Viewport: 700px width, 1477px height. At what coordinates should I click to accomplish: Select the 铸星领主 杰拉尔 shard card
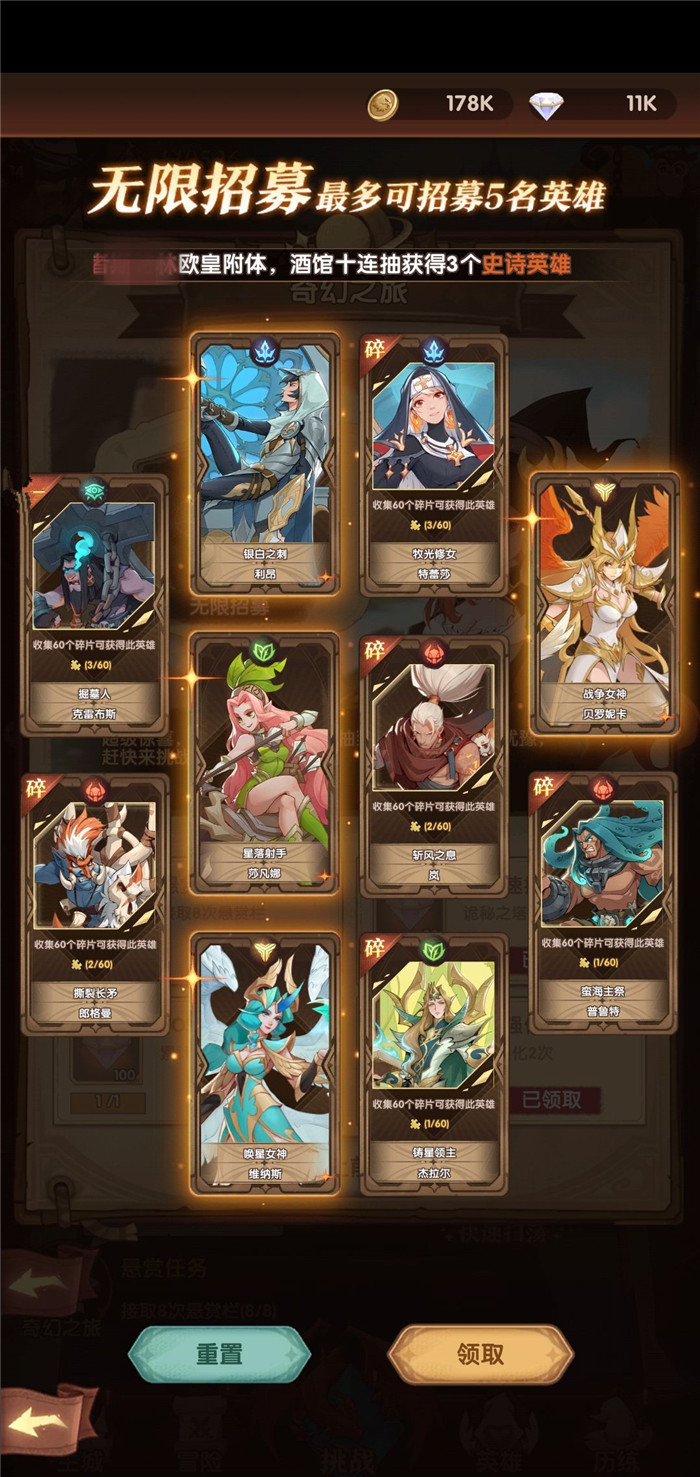(434, 1062)
